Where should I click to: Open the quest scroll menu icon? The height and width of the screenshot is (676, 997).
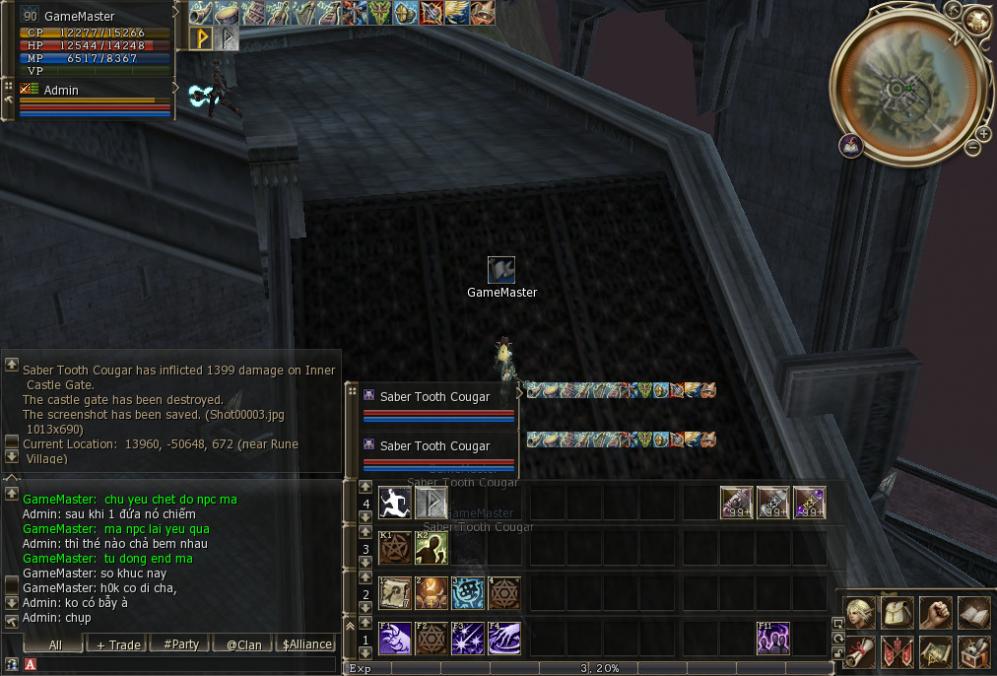tap(859, 652)
